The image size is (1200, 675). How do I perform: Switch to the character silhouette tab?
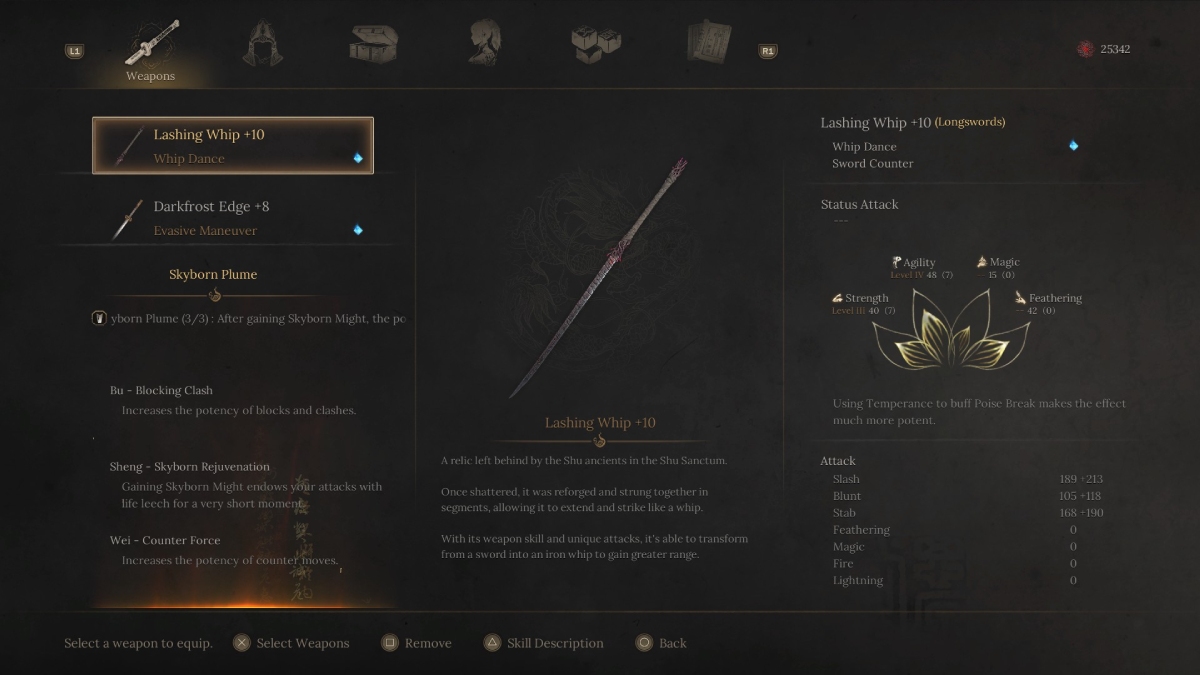click(485, 44)
